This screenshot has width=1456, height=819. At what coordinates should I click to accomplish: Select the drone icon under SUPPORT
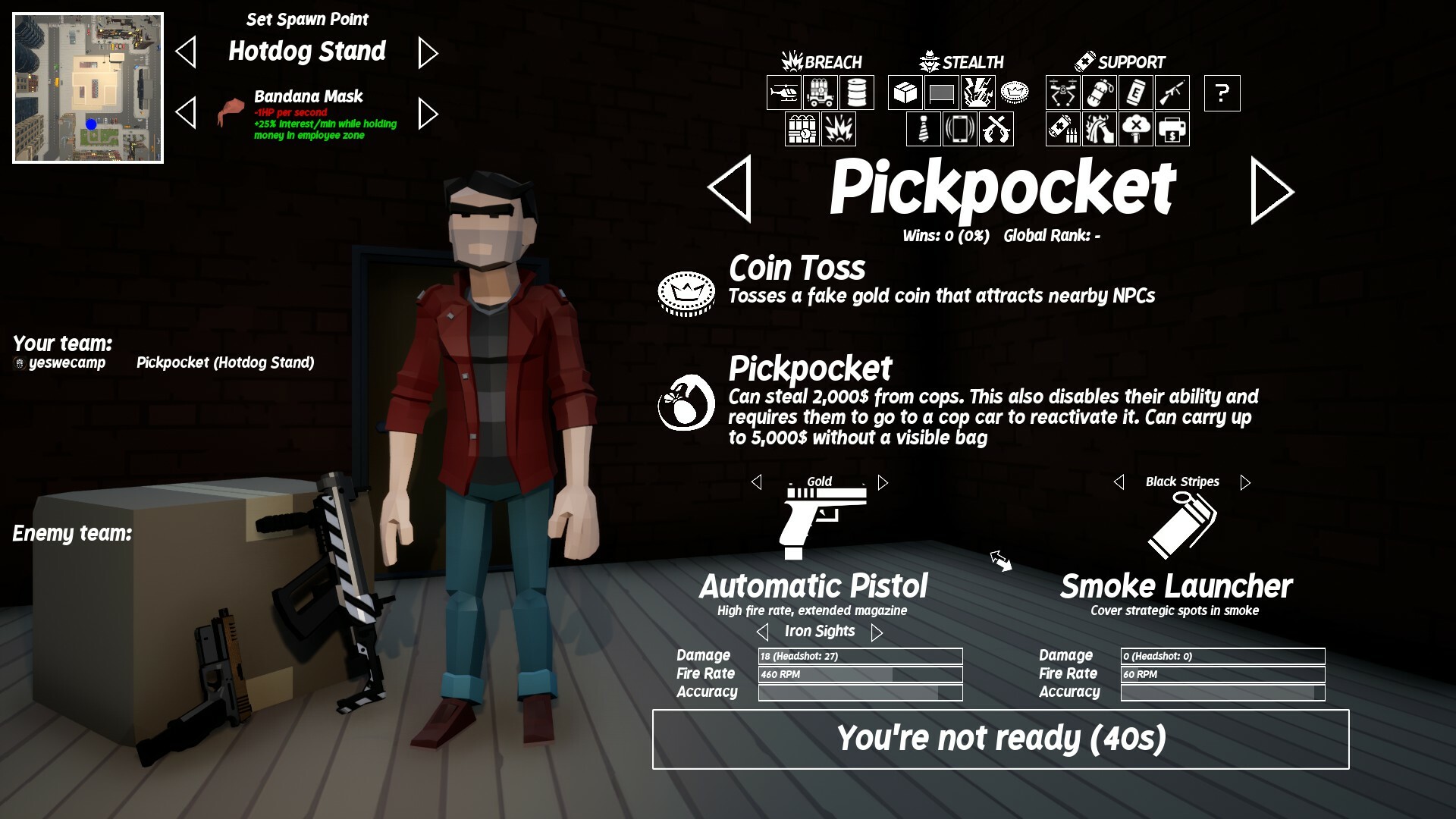1062,93
